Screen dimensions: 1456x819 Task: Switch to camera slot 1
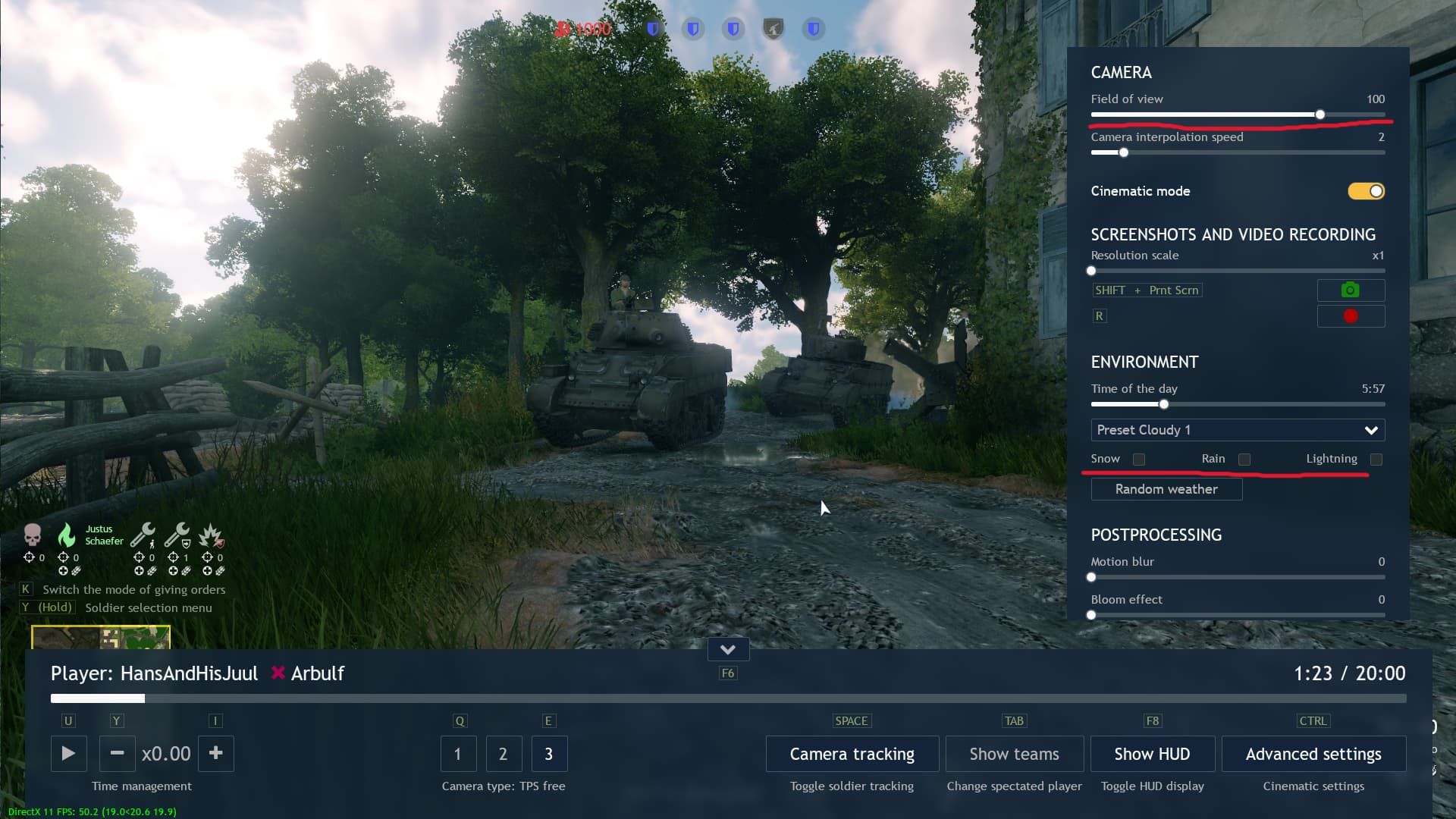coord(458,754)
